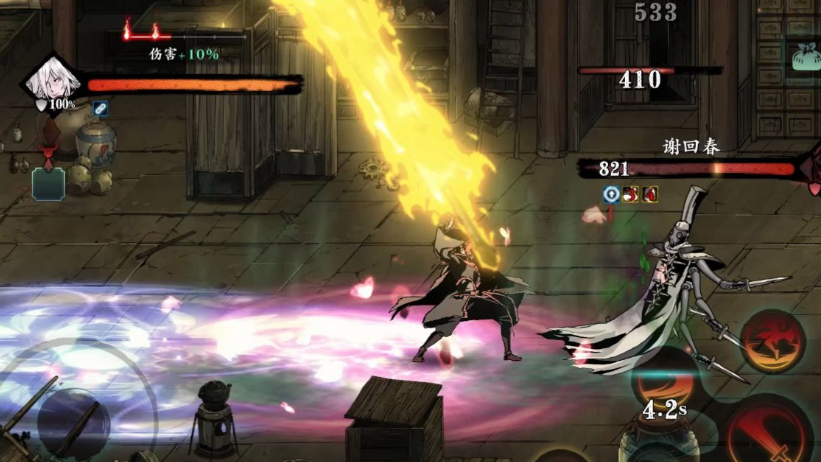Tap the white-haired character portrait

click(x=48, y=80)
